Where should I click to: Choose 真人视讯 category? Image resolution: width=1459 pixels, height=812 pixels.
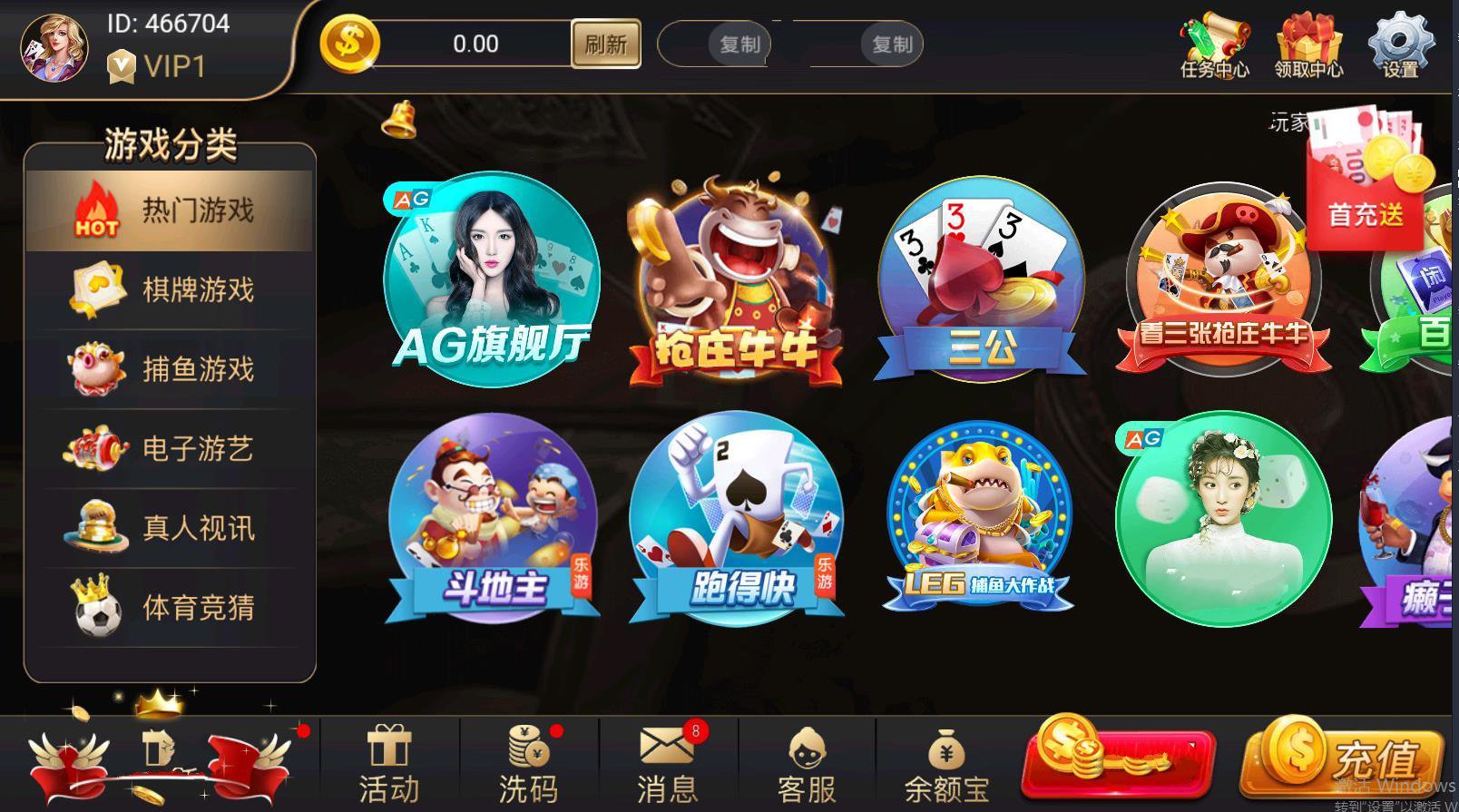click(x=170, y=527)
